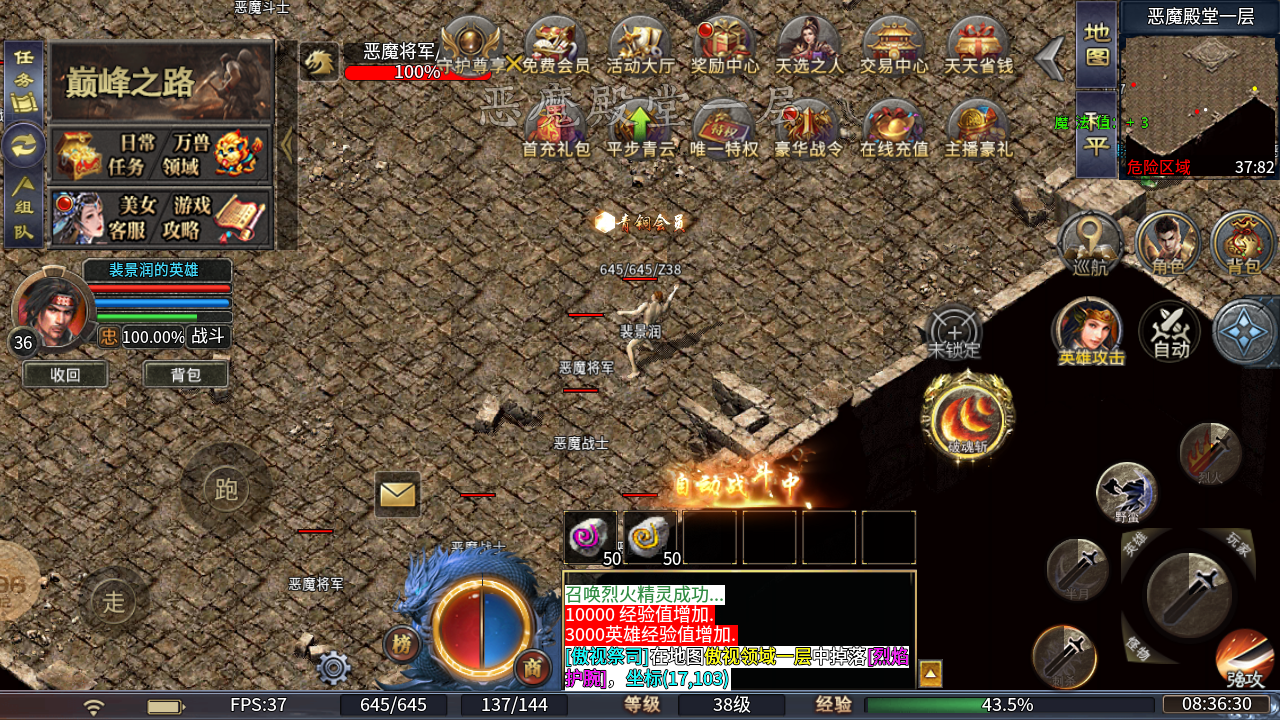Tap the 收回 hero recall button

65,375
